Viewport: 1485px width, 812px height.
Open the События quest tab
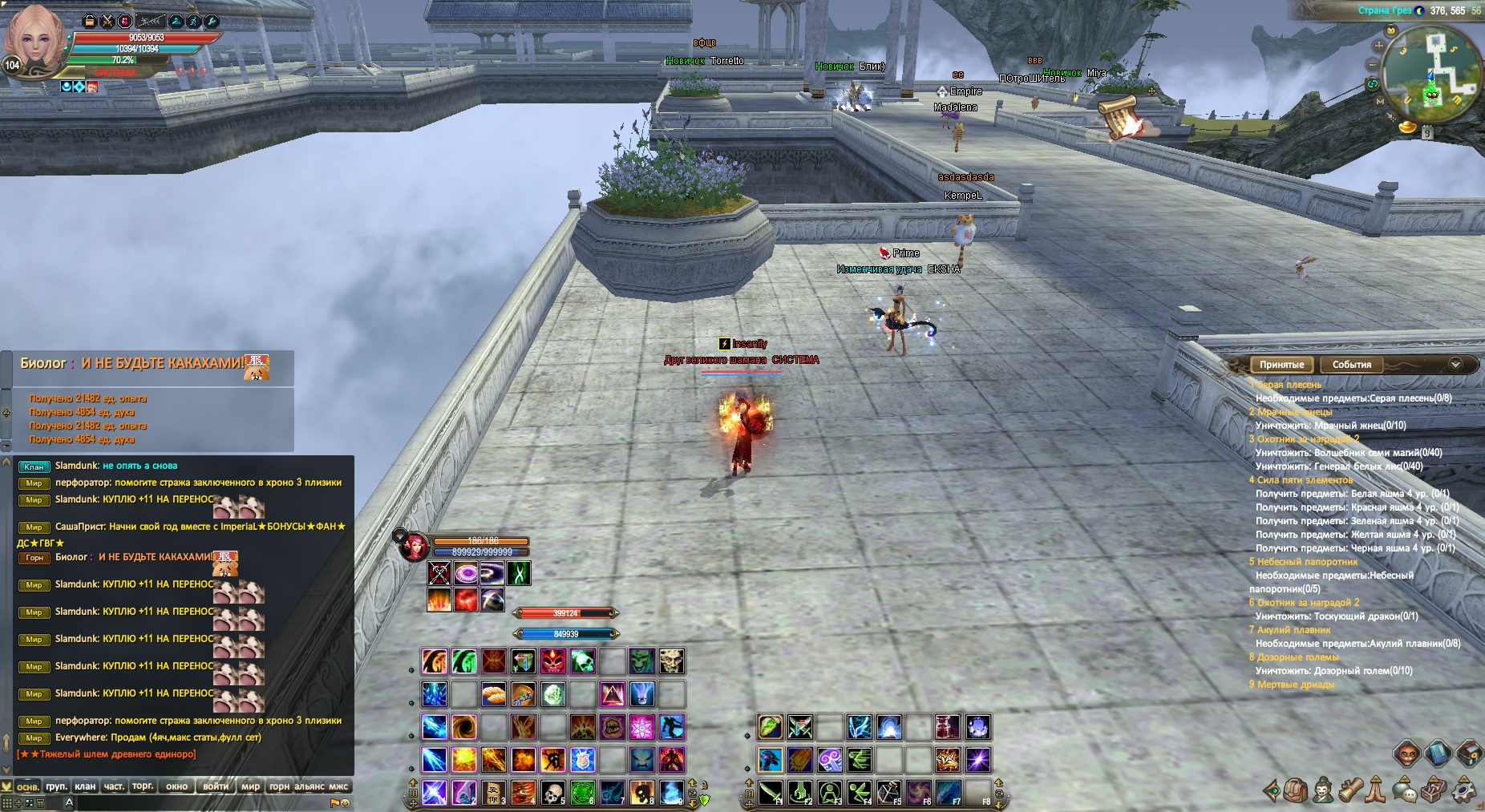click(x=1351, y=365)
